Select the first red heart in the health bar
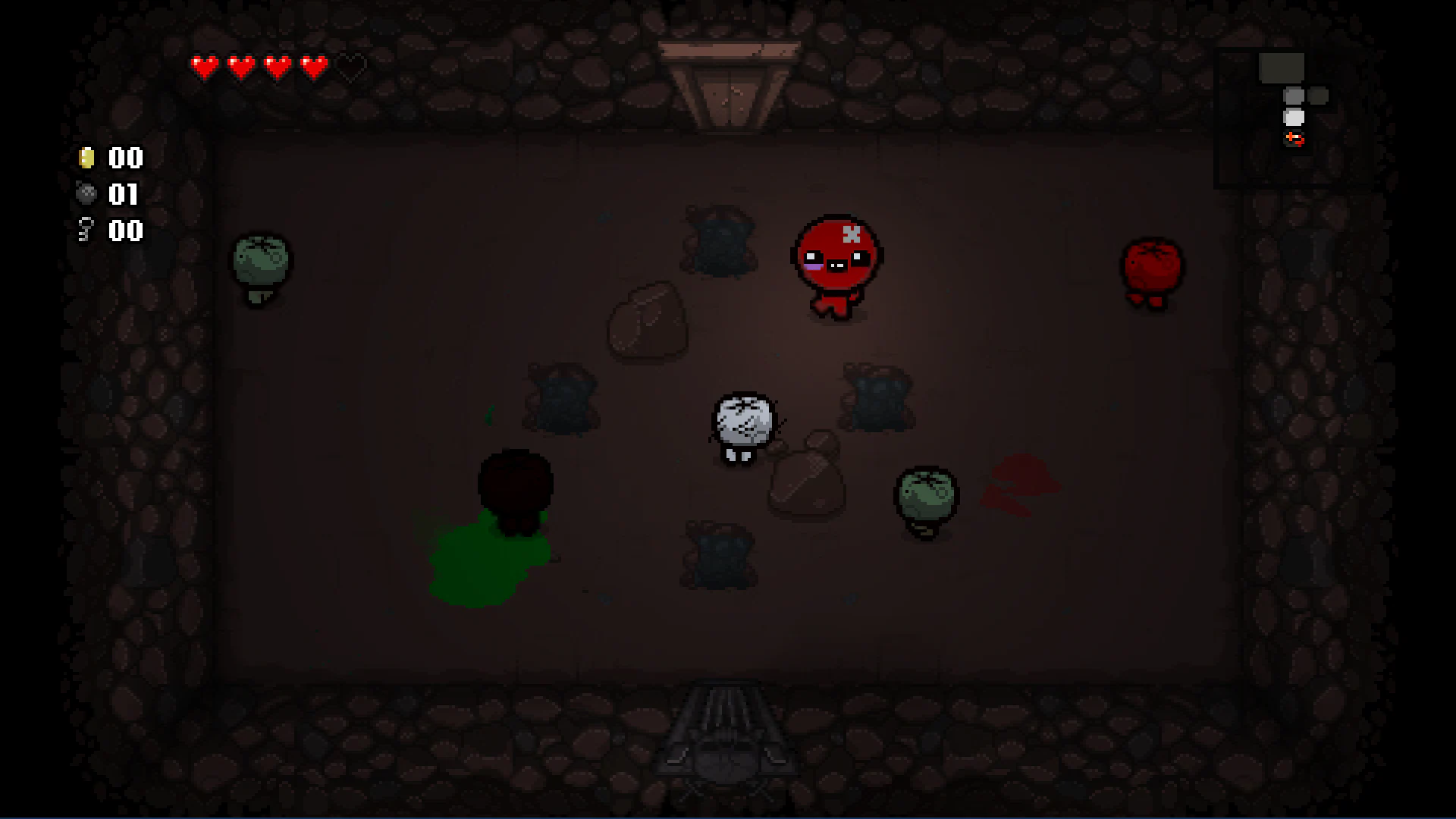 pyautogui.click(x=203, y=67)
